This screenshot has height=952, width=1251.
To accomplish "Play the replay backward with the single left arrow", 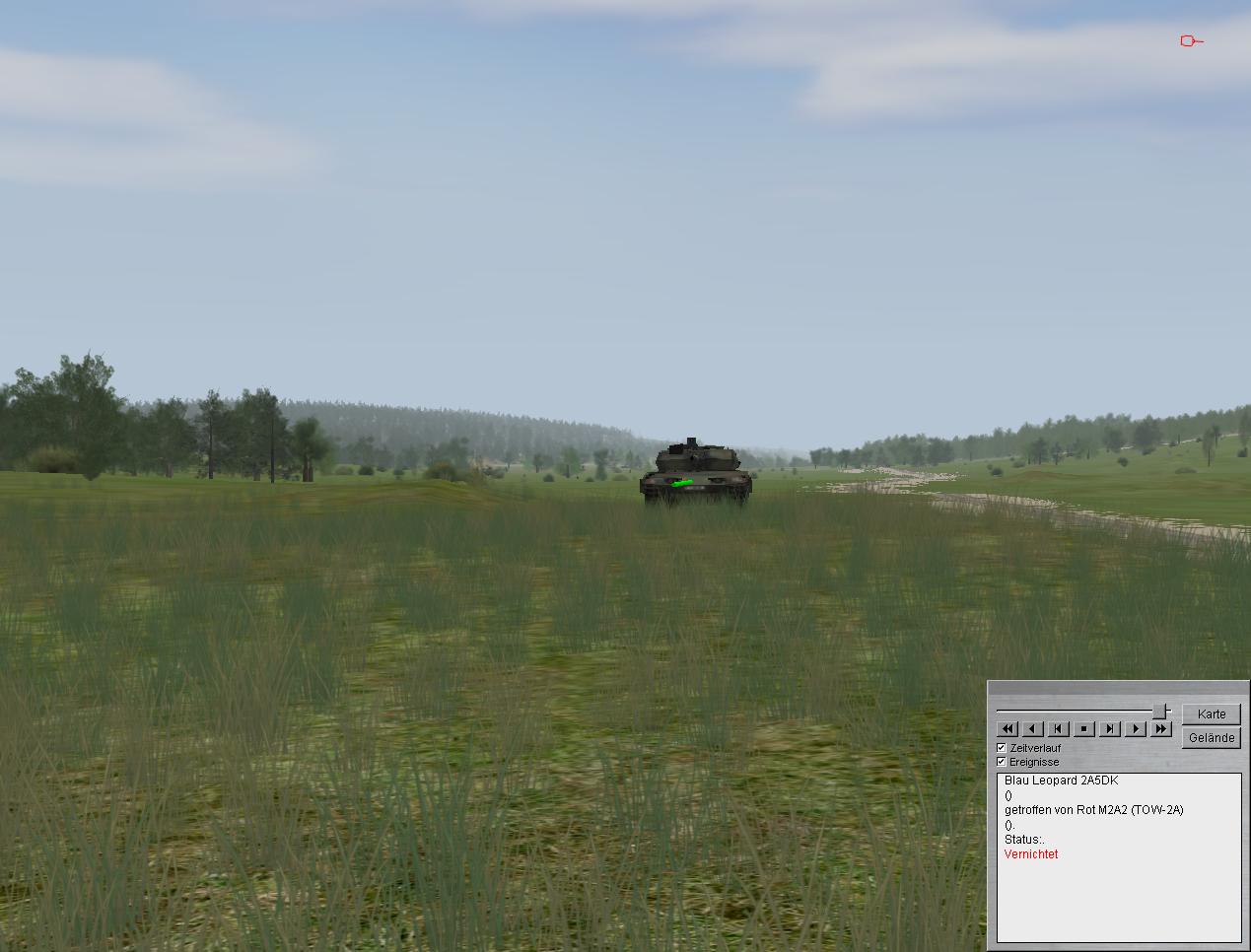I will click(1033, 729).
